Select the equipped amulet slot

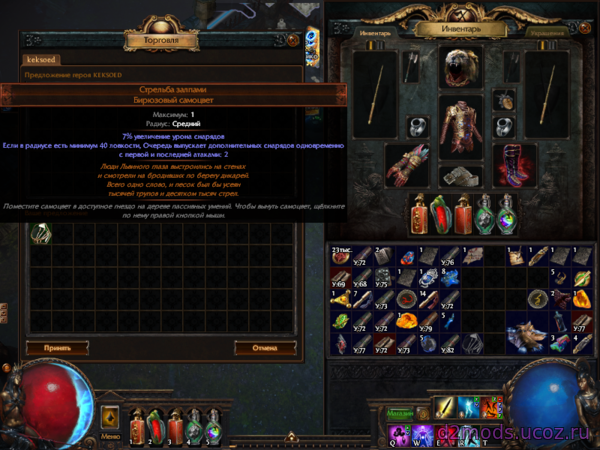[x=505, y=101]
